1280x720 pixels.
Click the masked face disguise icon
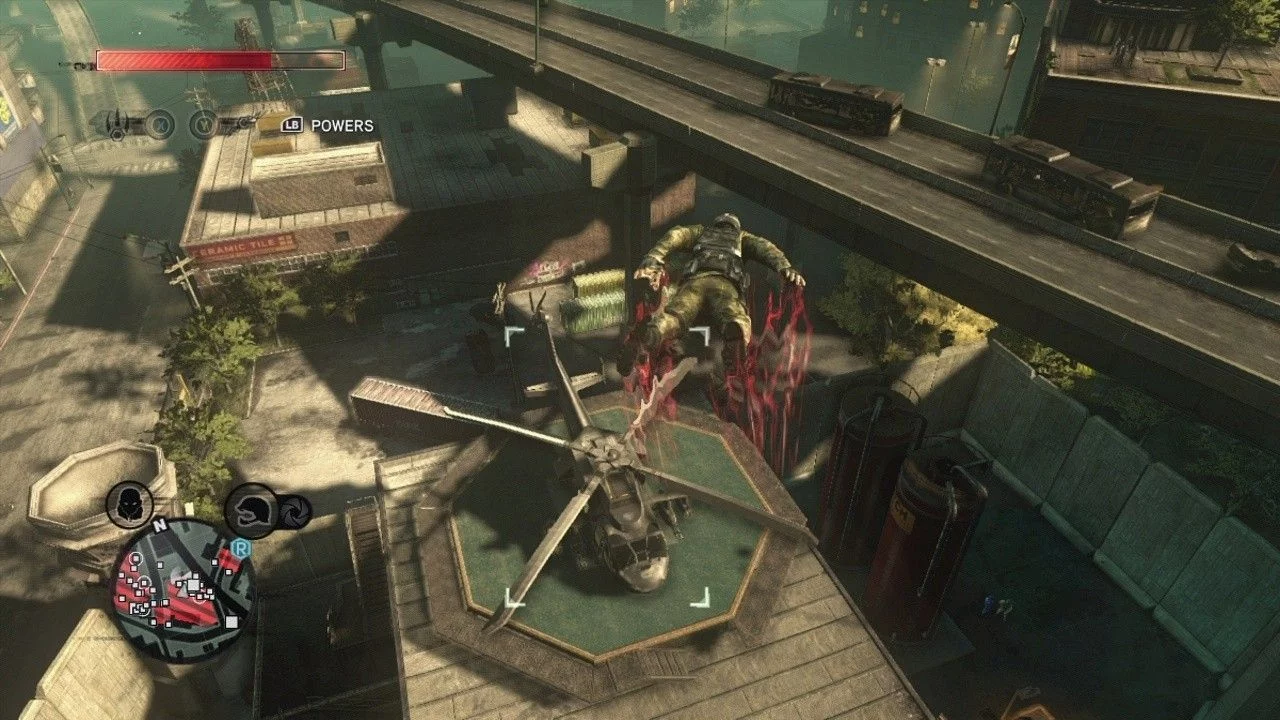(x=129, y=505)
